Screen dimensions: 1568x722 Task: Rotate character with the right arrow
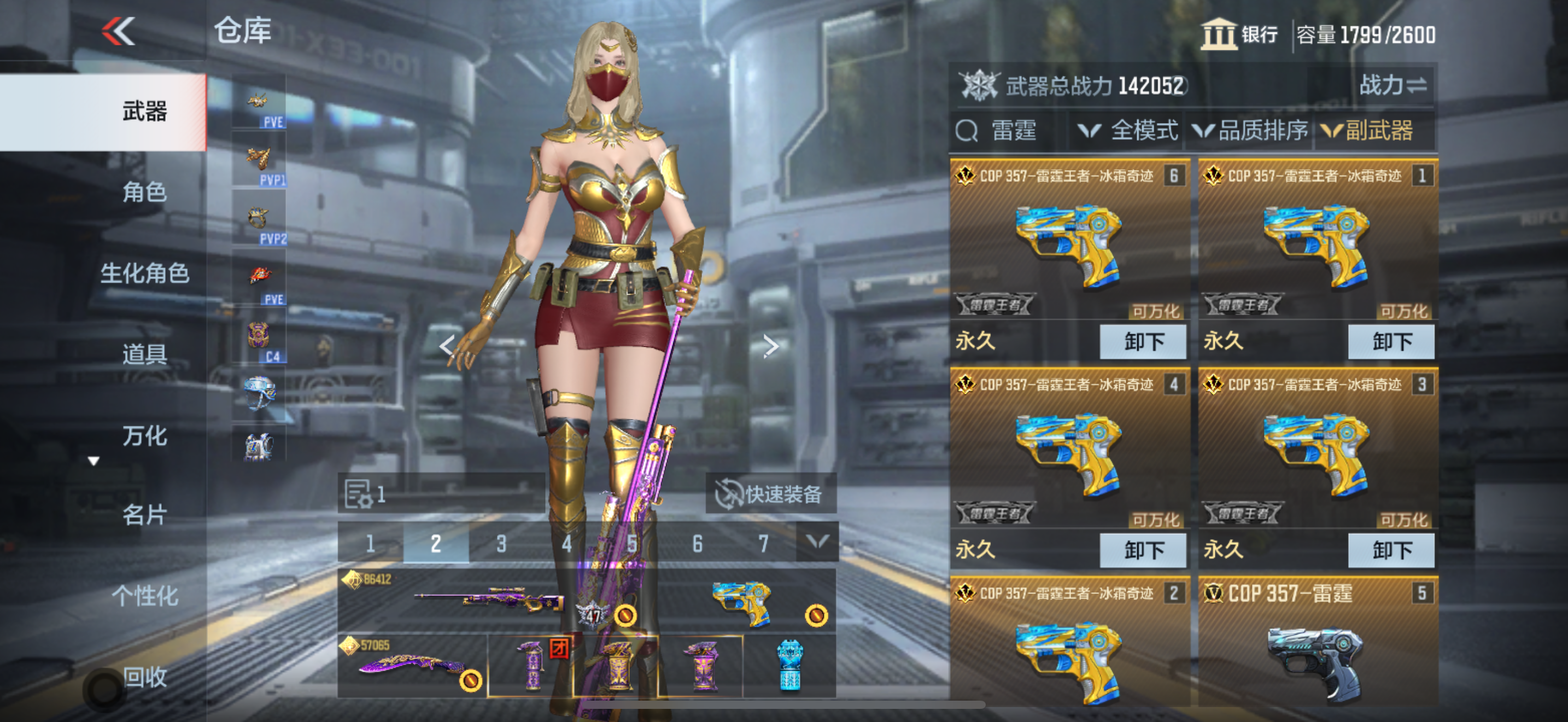[771, 346]
